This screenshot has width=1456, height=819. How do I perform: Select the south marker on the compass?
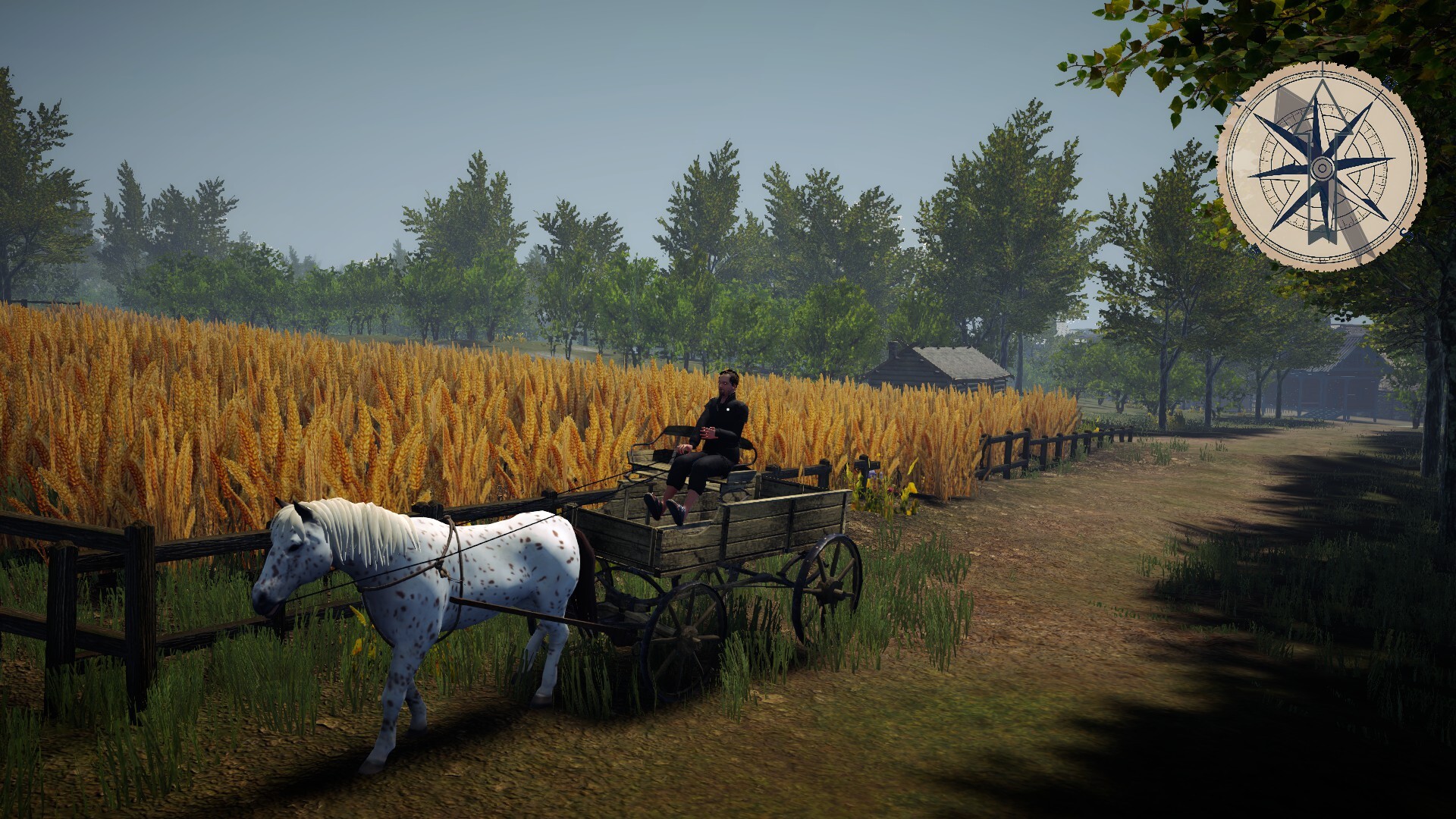point(1405,234)
